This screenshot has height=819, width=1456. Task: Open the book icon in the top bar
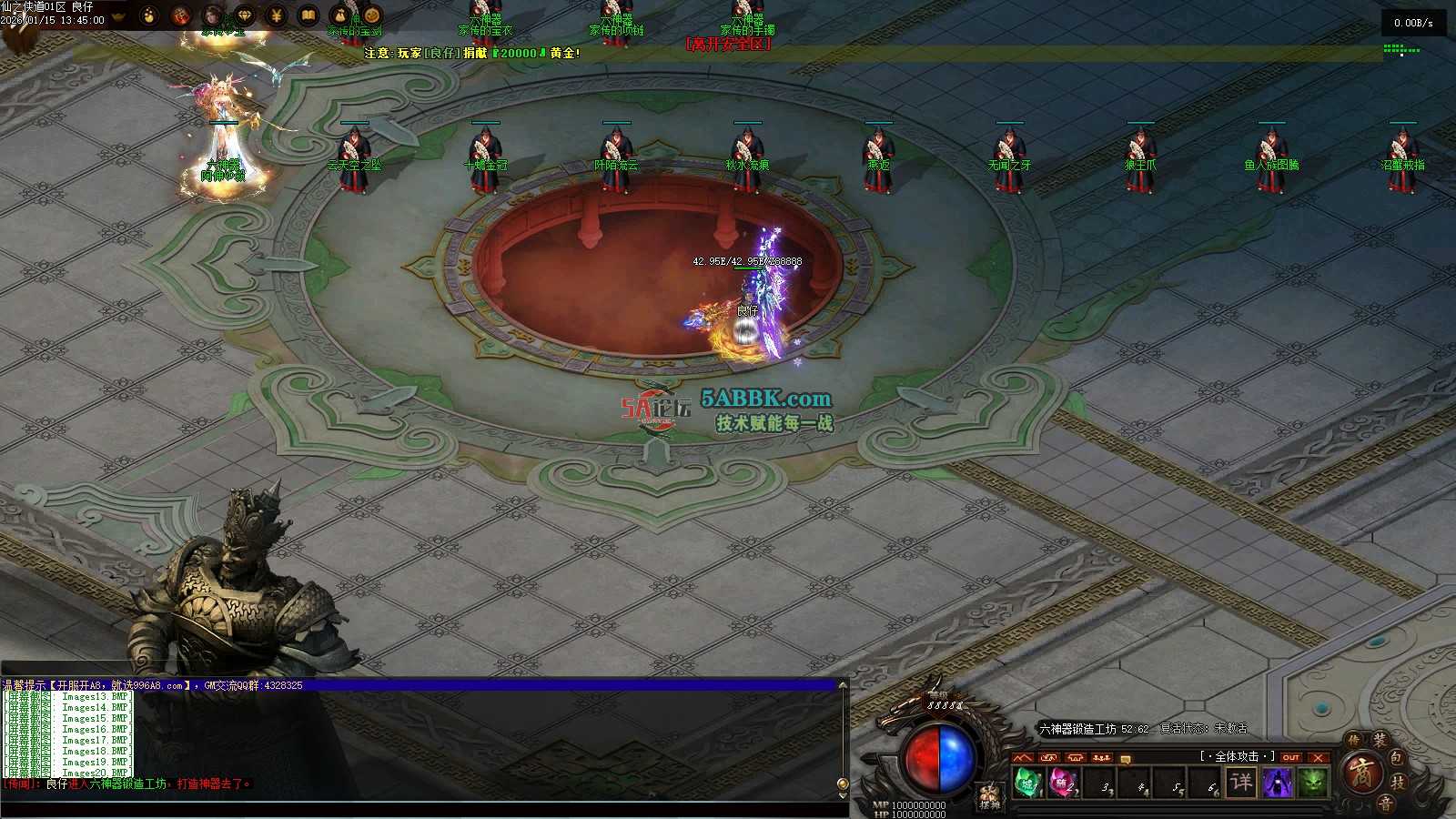(x=308, y=15)
